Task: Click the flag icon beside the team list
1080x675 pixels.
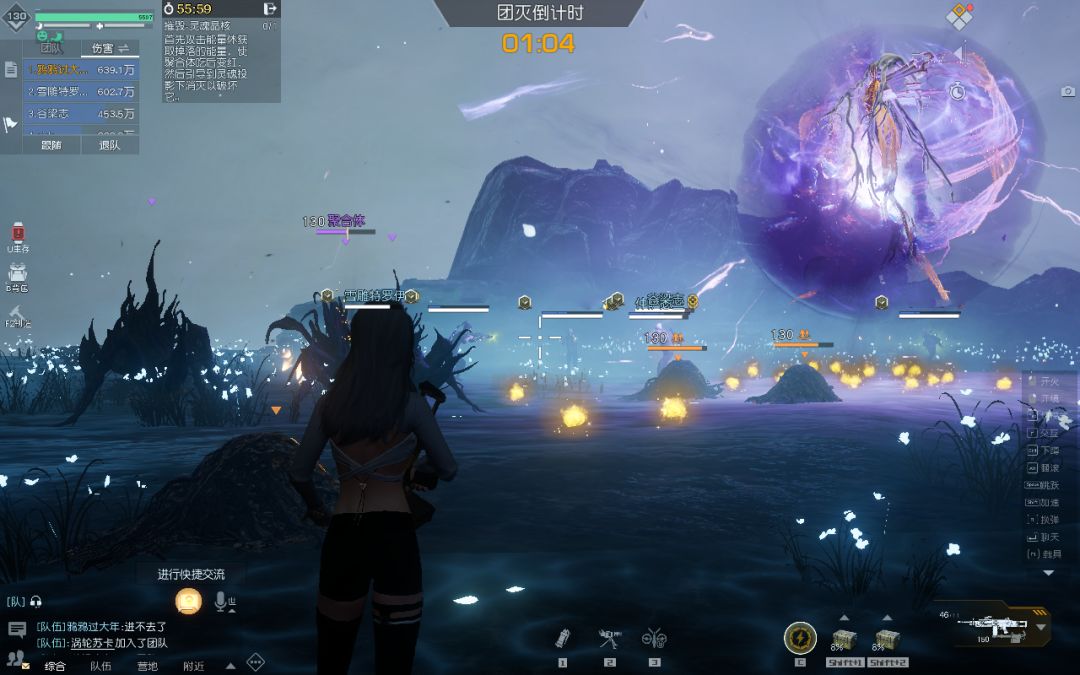Action: (x=11, y=124)
